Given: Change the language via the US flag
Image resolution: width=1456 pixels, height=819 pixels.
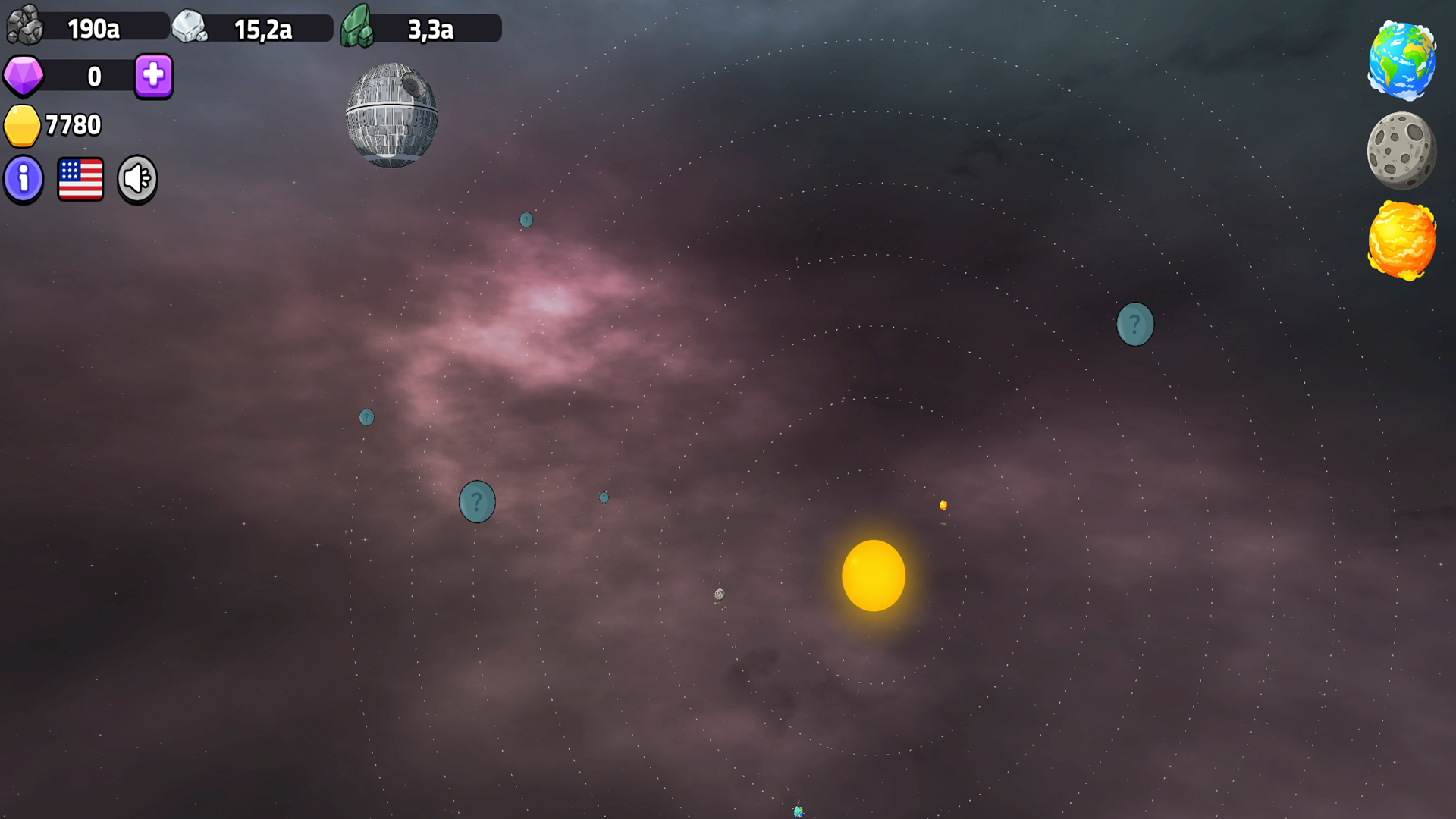Looking at the screenshot, I should tap(80, 179).
